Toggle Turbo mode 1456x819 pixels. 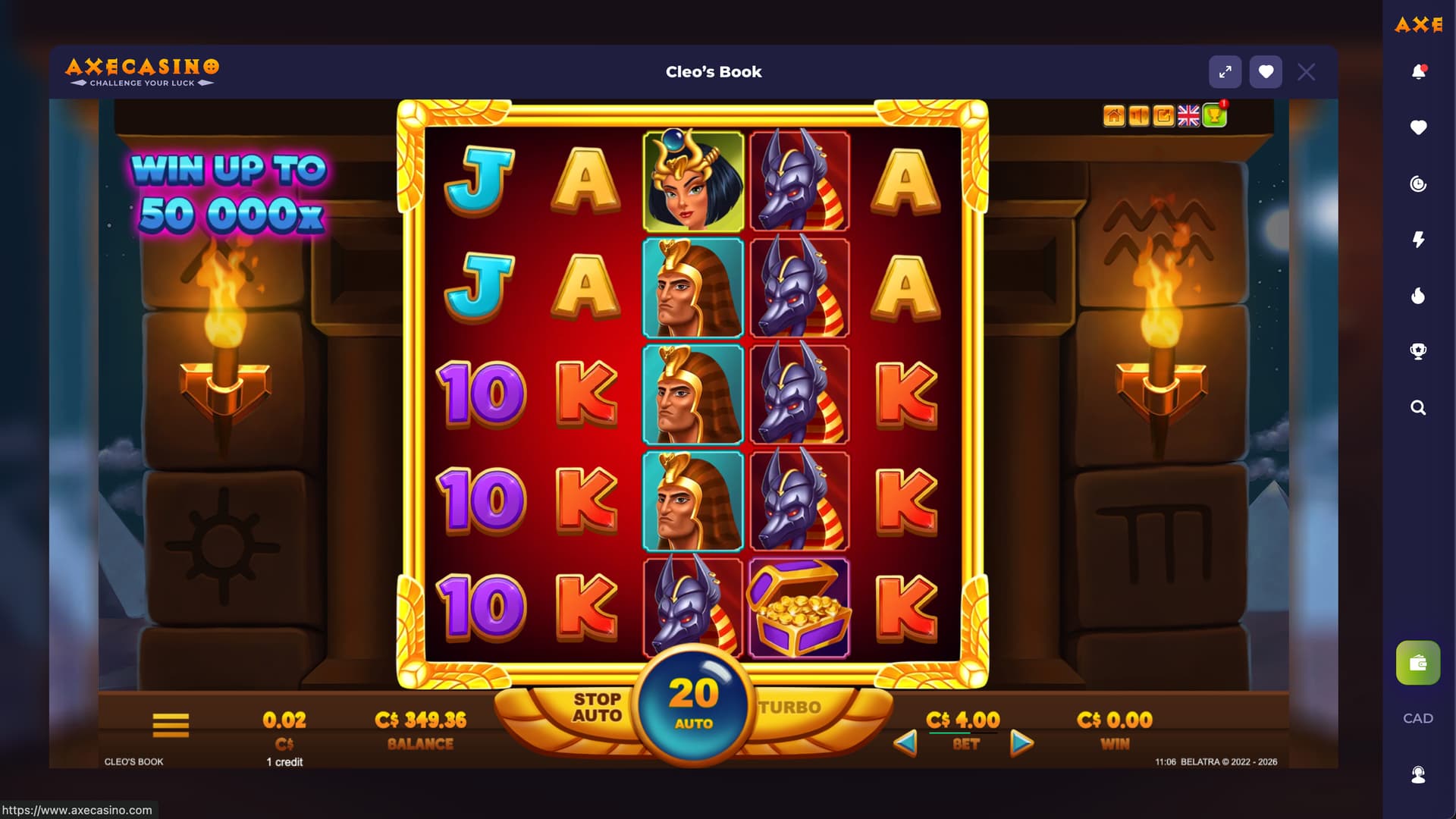pos(790,708)
